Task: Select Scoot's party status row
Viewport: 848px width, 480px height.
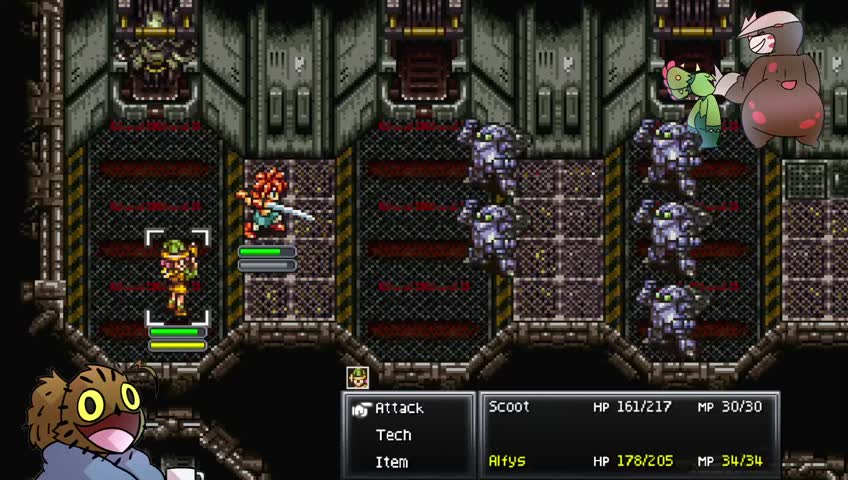Action: [x=625, y=407]
